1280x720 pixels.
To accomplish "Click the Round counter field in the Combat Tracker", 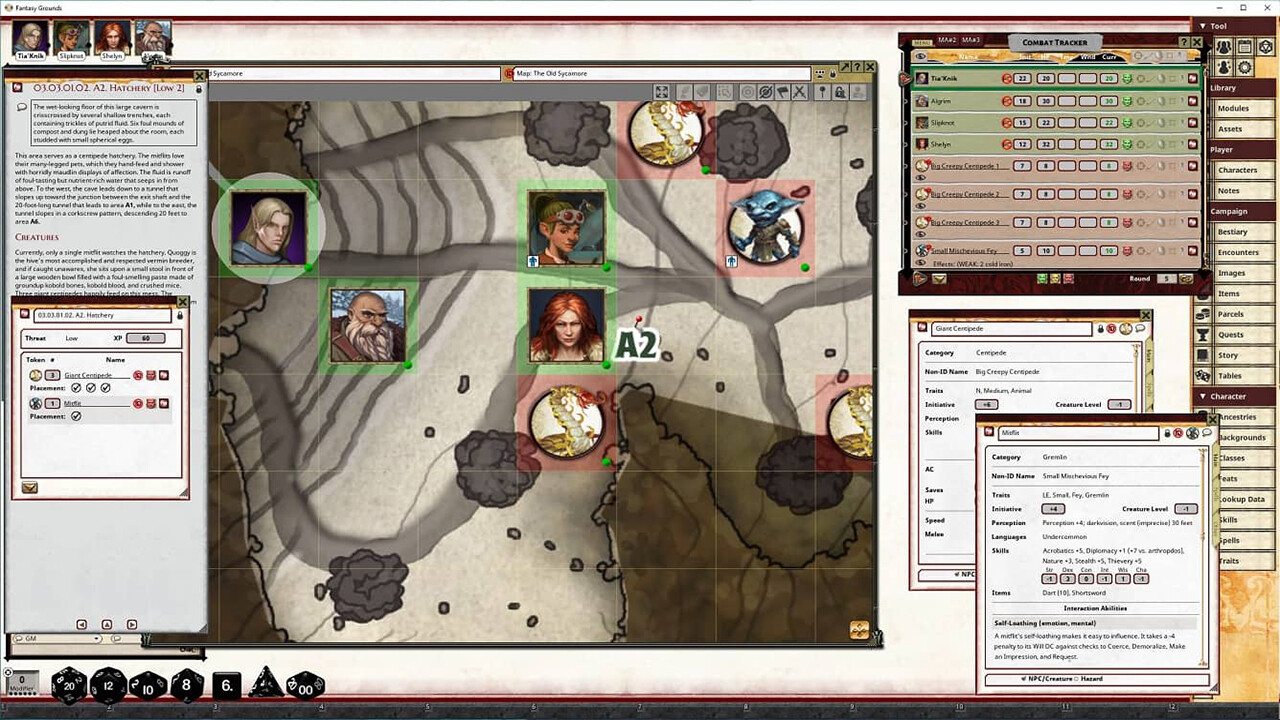I will (1164, 279).
